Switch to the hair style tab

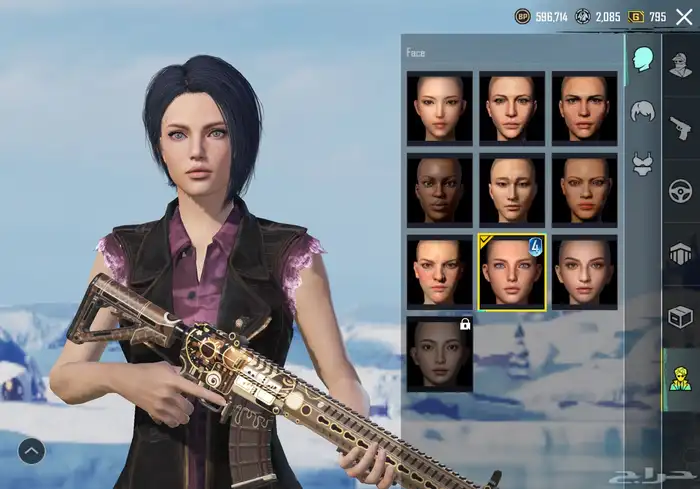pos(641,112)
